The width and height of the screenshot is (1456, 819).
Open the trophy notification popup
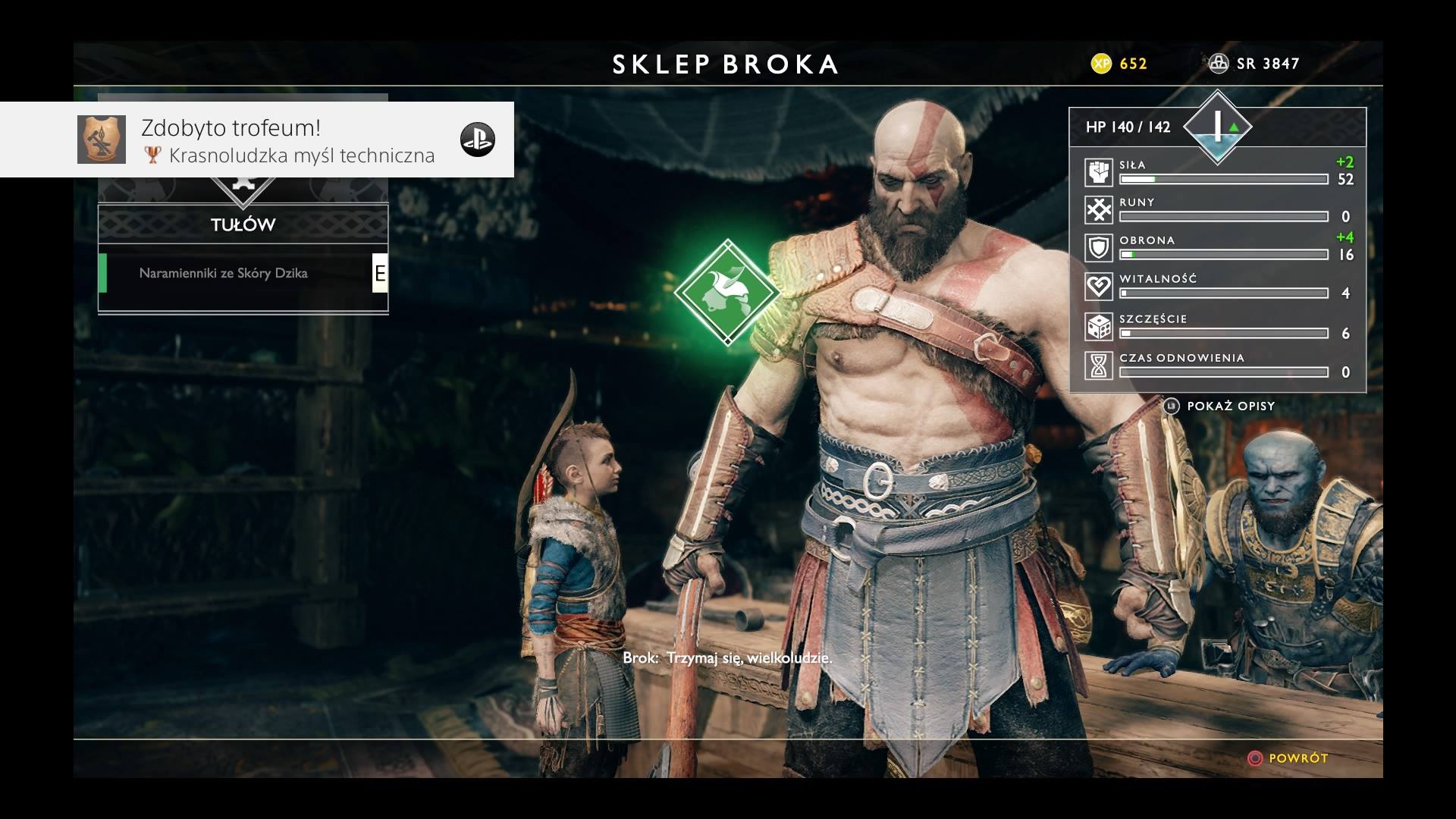point(256,140)
